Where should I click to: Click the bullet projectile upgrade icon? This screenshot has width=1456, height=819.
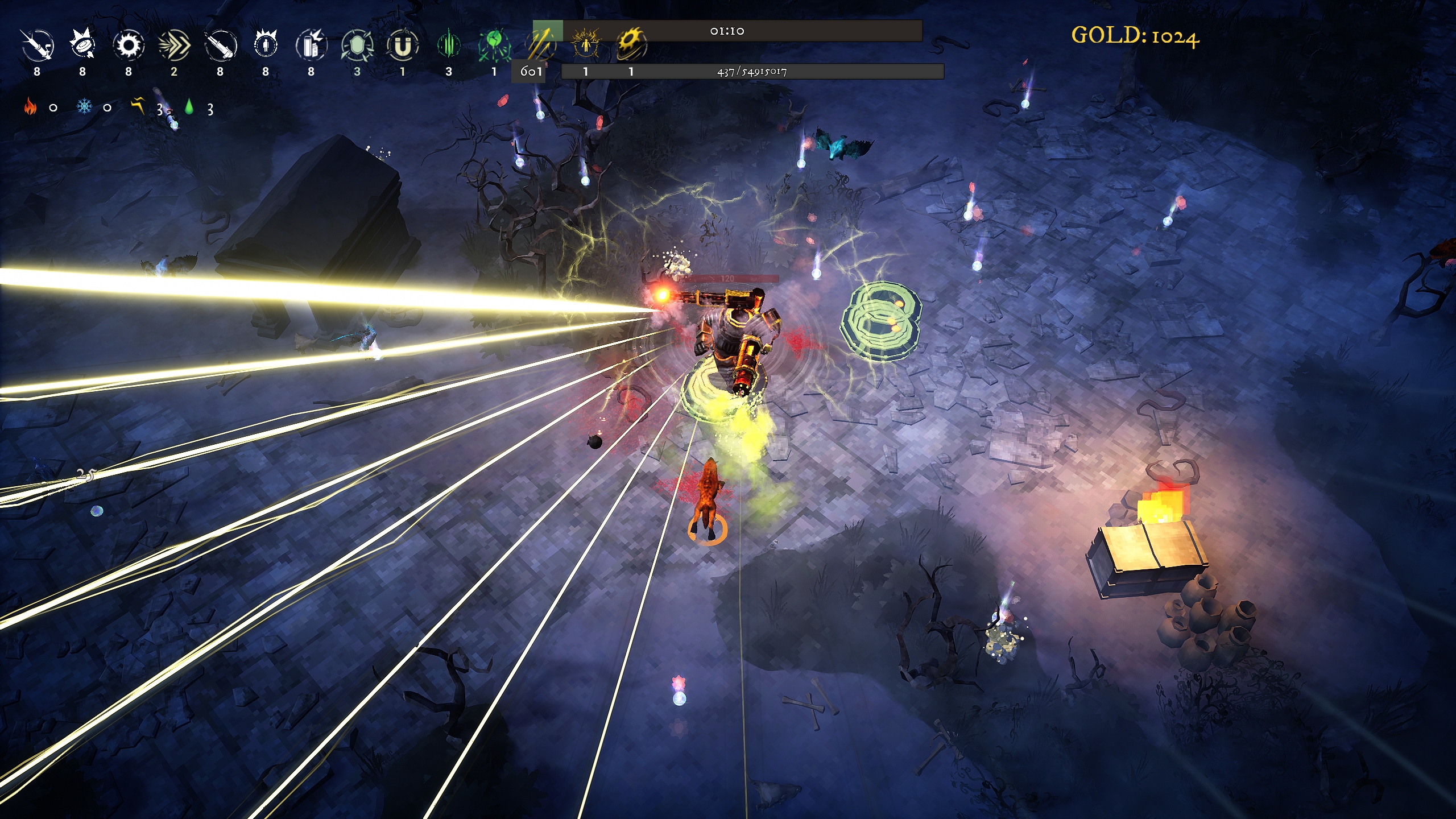pyautogui.click(x=38, y=45)
